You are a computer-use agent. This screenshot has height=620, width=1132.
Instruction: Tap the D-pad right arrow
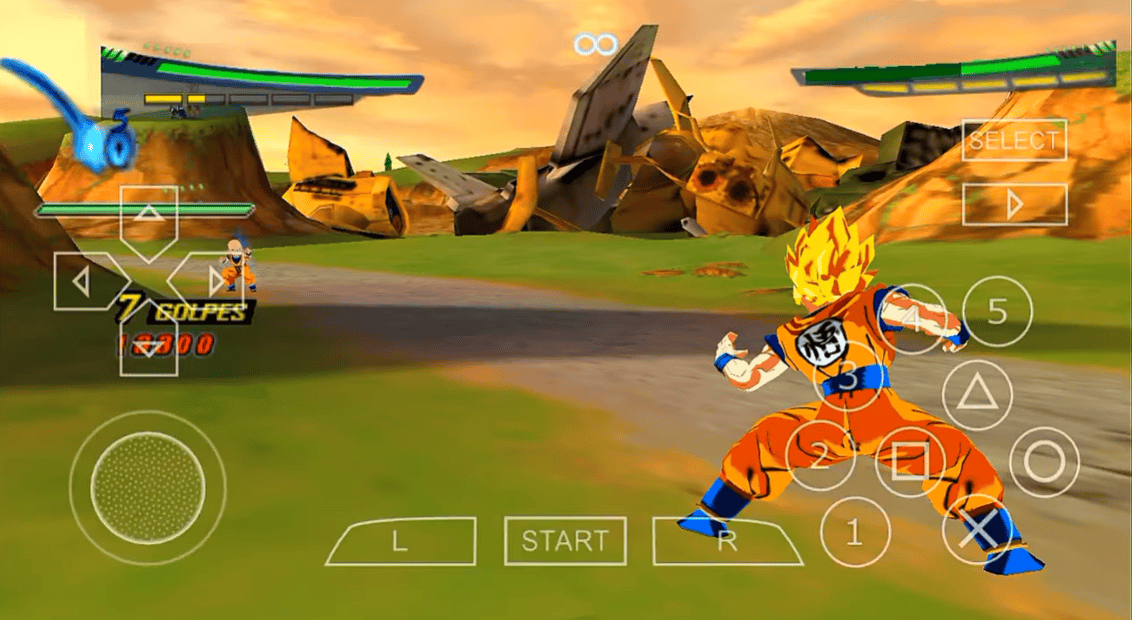tap(212, 281)
